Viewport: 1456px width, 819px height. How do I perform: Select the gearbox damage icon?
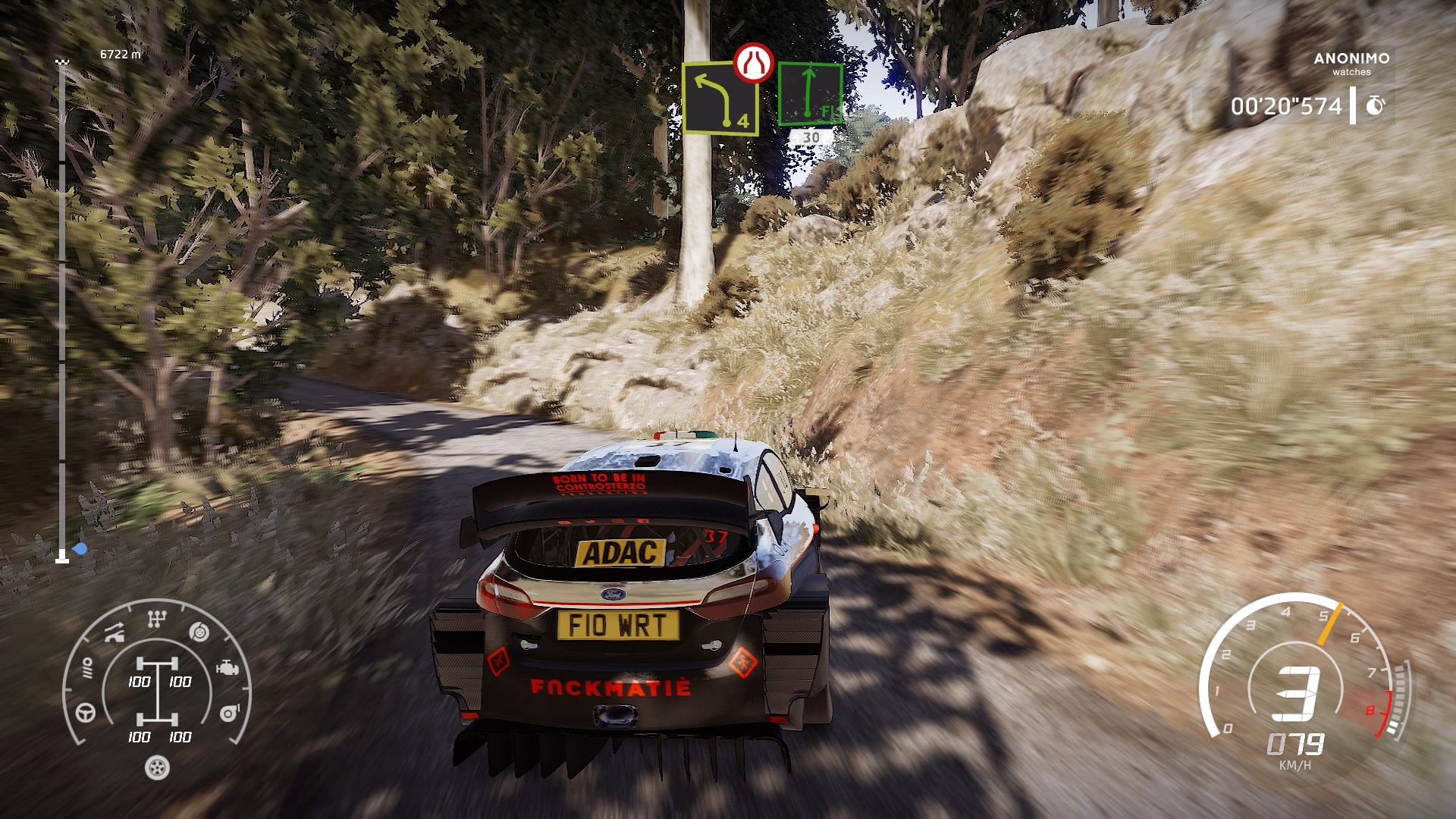coord(156,620)
